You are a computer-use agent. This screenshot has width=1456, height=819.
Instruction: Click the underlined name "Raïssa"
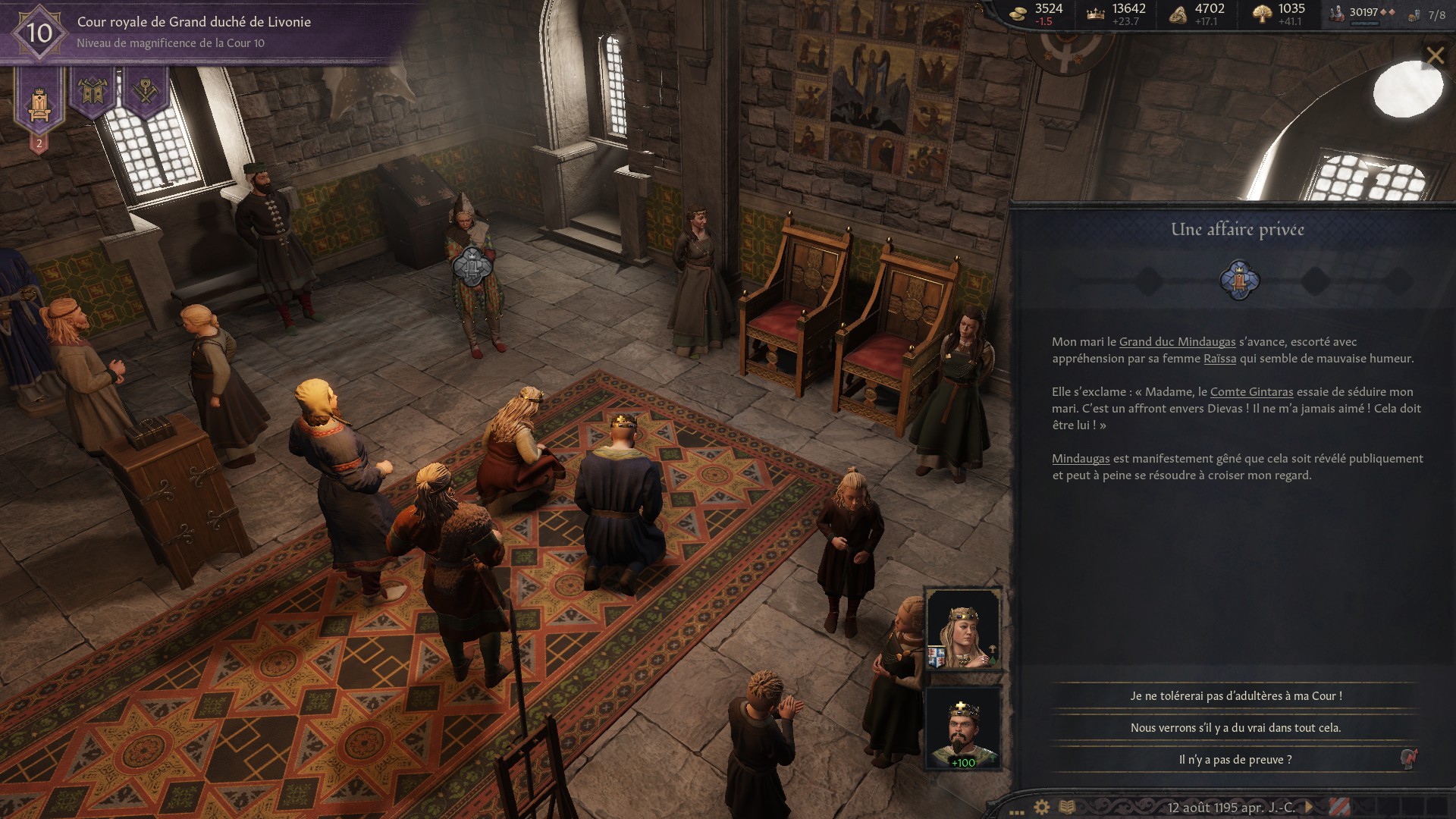(1219, 359)
